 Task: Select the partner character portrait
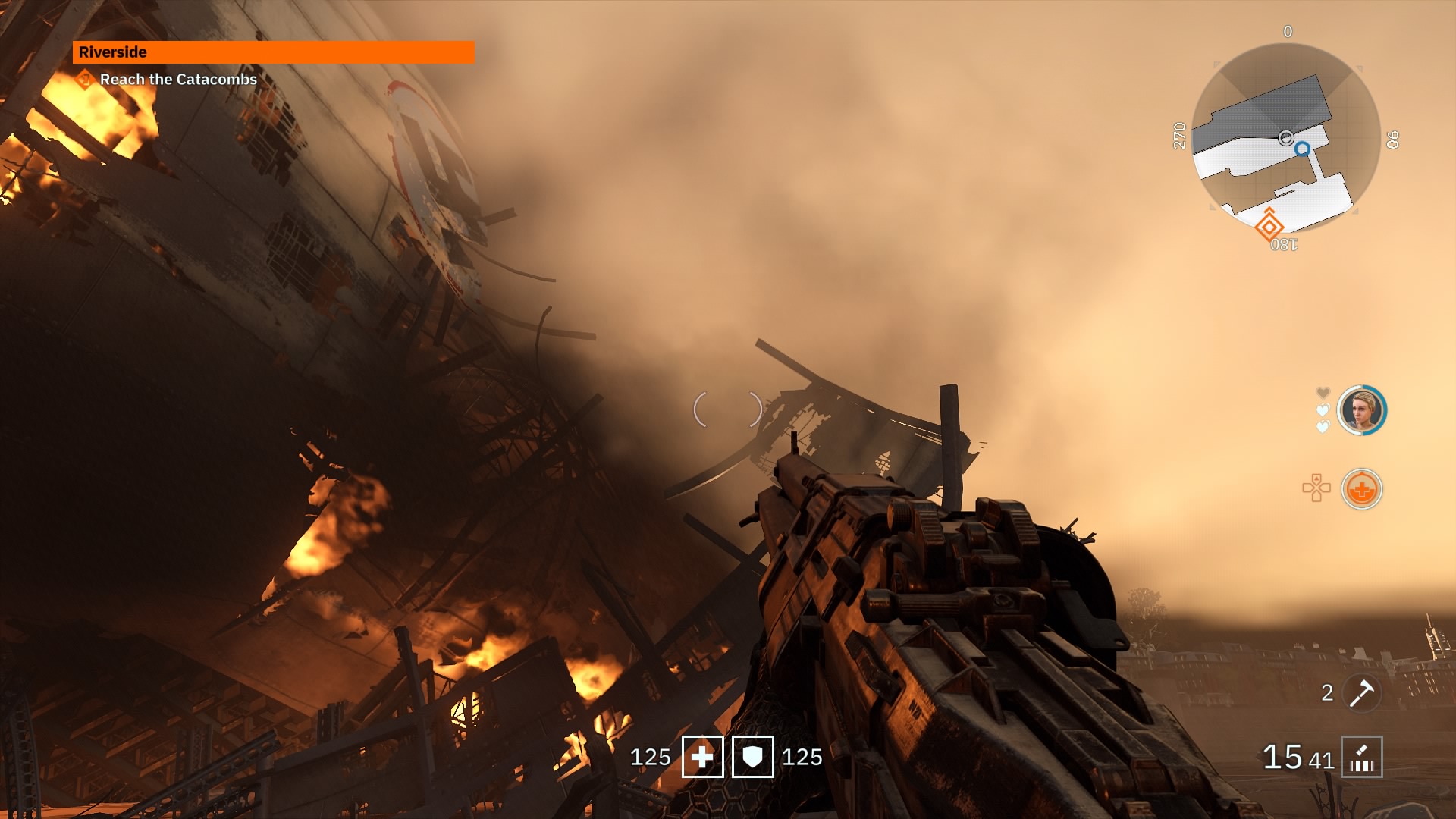point(1361,410)
